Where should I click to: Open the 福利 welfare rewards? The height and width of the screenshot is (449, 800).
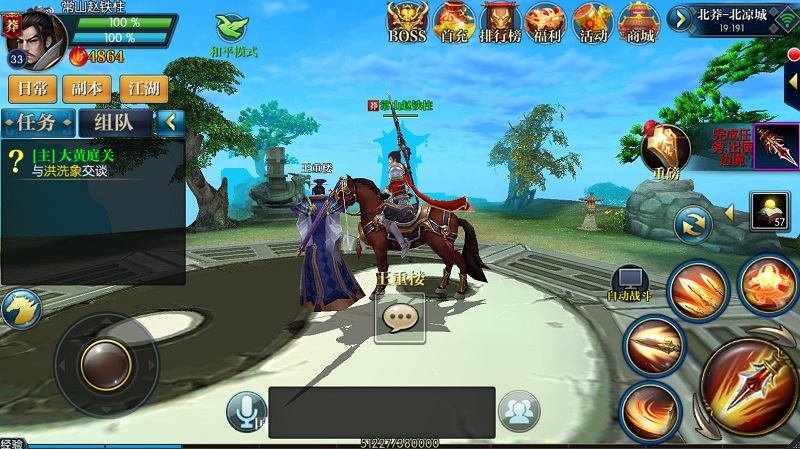[546, 22]
